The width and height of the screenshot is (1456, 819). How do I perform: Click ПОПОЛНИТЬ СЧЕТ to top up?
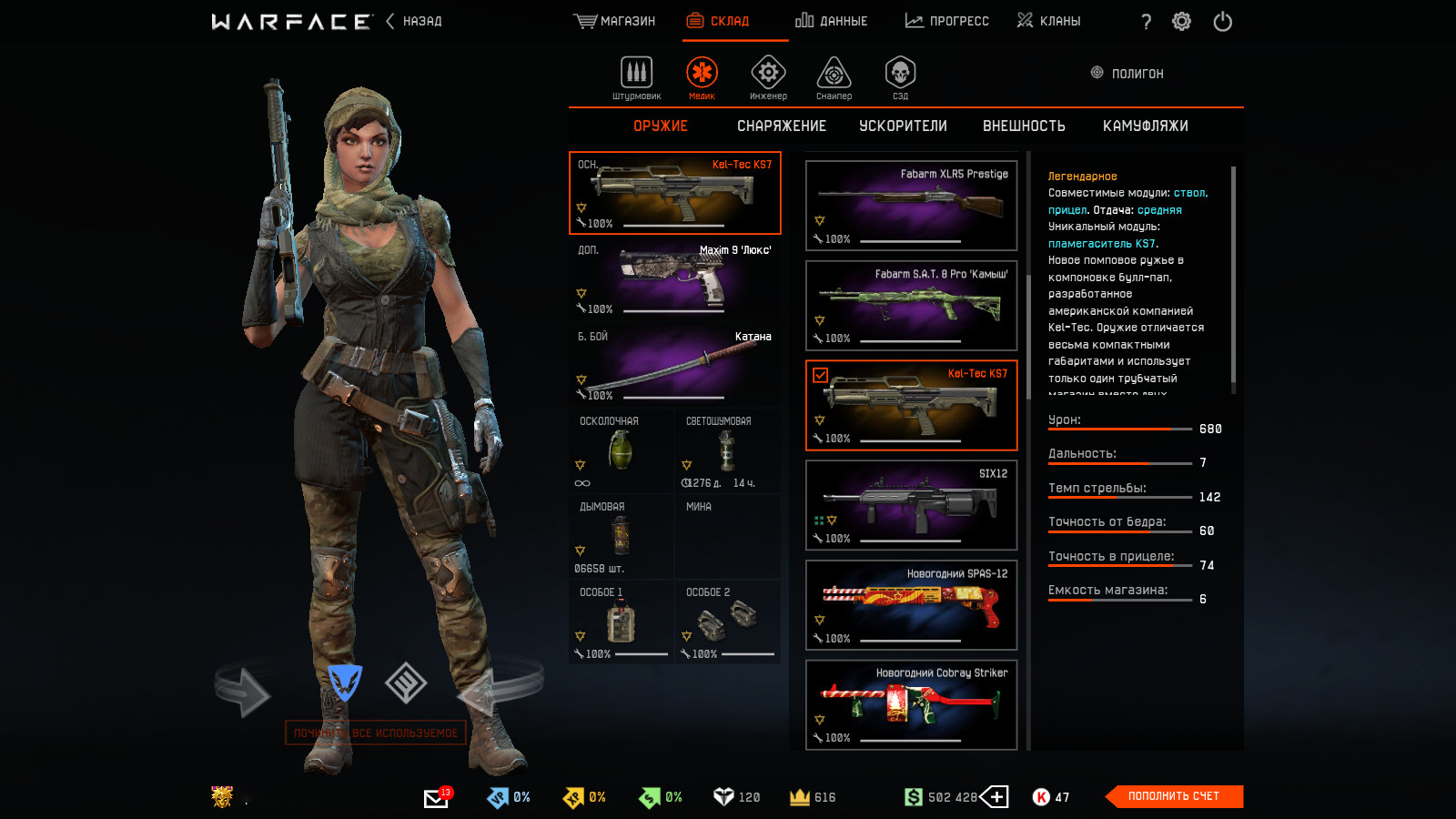[1173, 796]
